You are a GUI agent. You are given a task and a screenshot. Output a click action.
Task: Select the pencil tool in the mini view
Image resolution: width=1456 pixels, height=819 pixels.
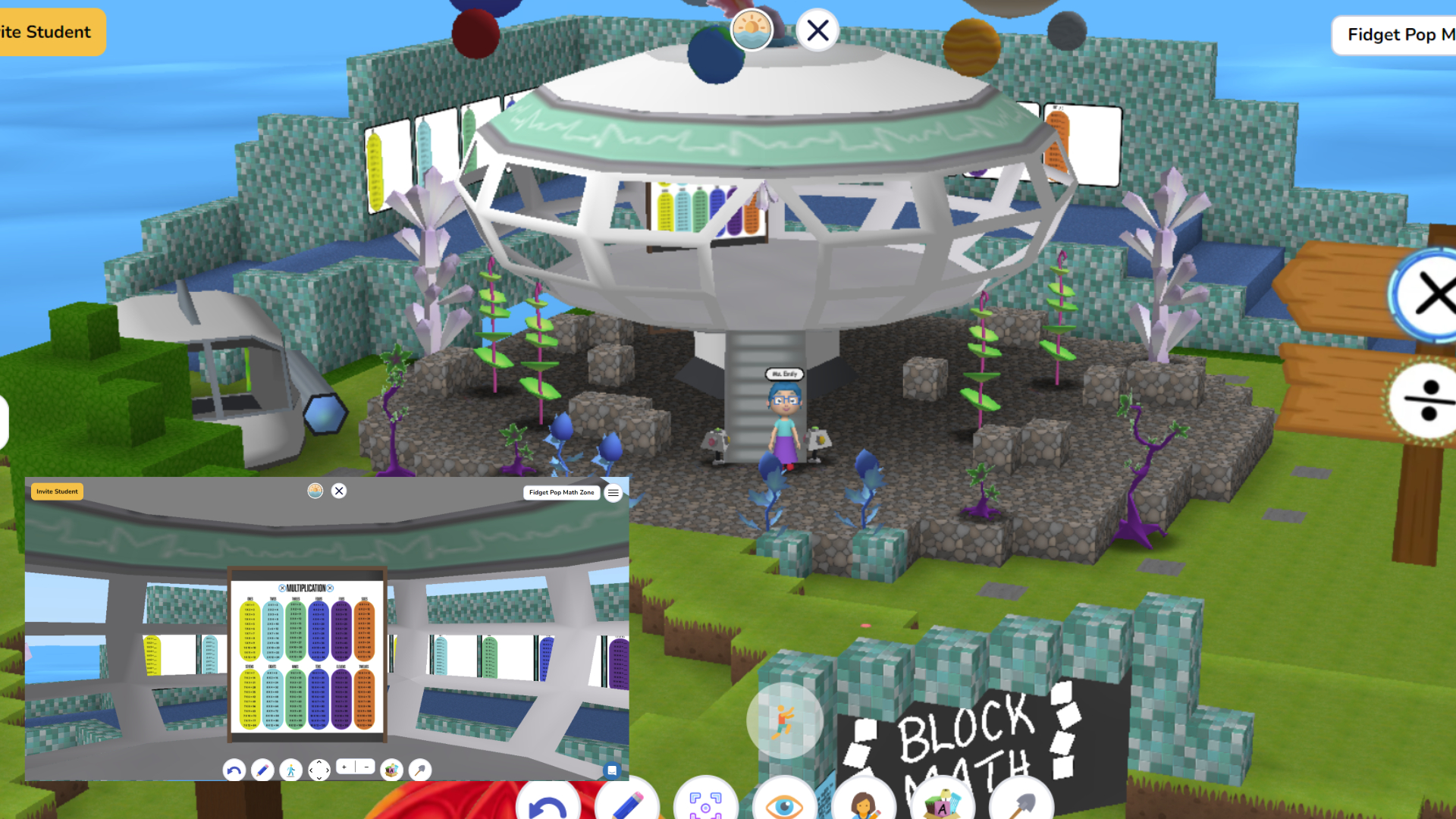point(262,770)
